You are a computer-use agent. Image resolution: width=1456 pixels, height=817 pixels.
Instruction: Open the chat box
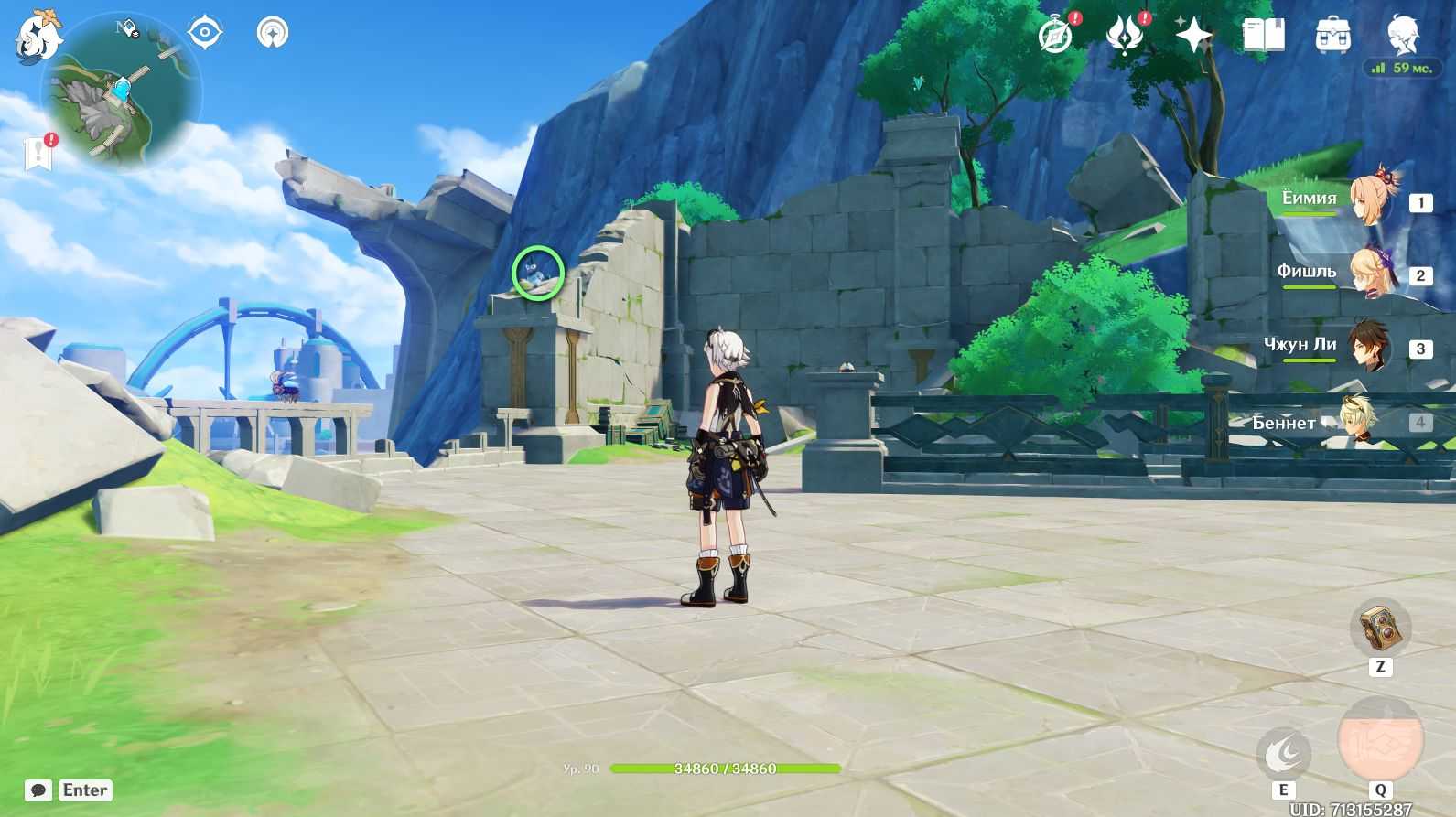click(x=38, y=790)
